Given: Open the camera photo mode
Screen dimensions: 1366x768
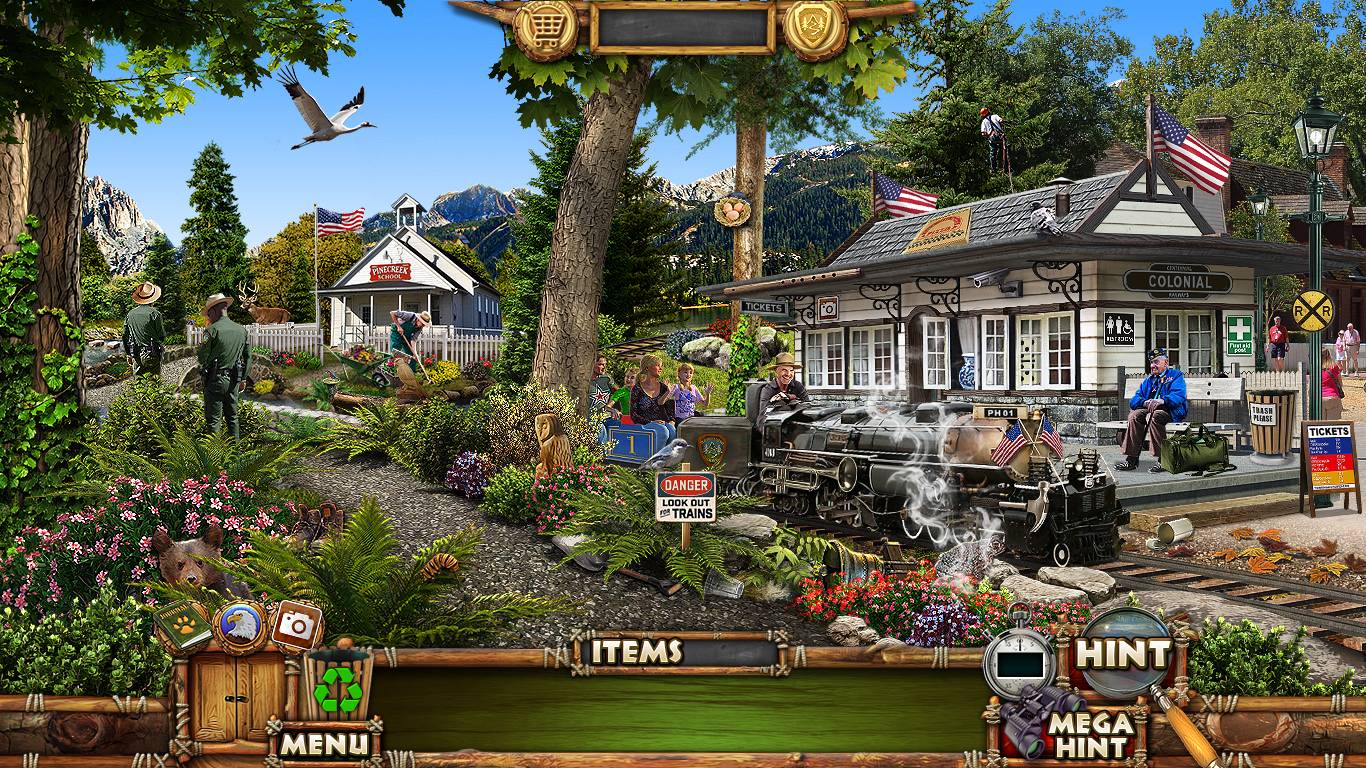Looking at the screenshot, I should coord(296,625).
